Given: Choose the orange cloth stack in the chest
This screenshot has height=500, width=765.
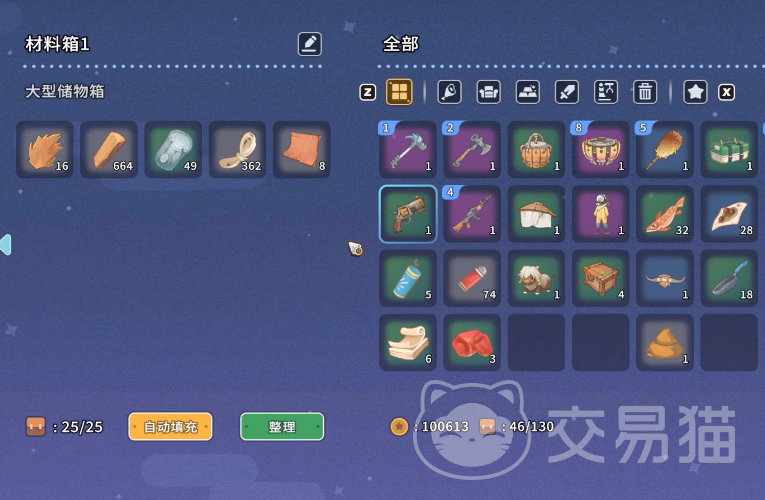Looking at the screenshot, I should click(301, 150).
